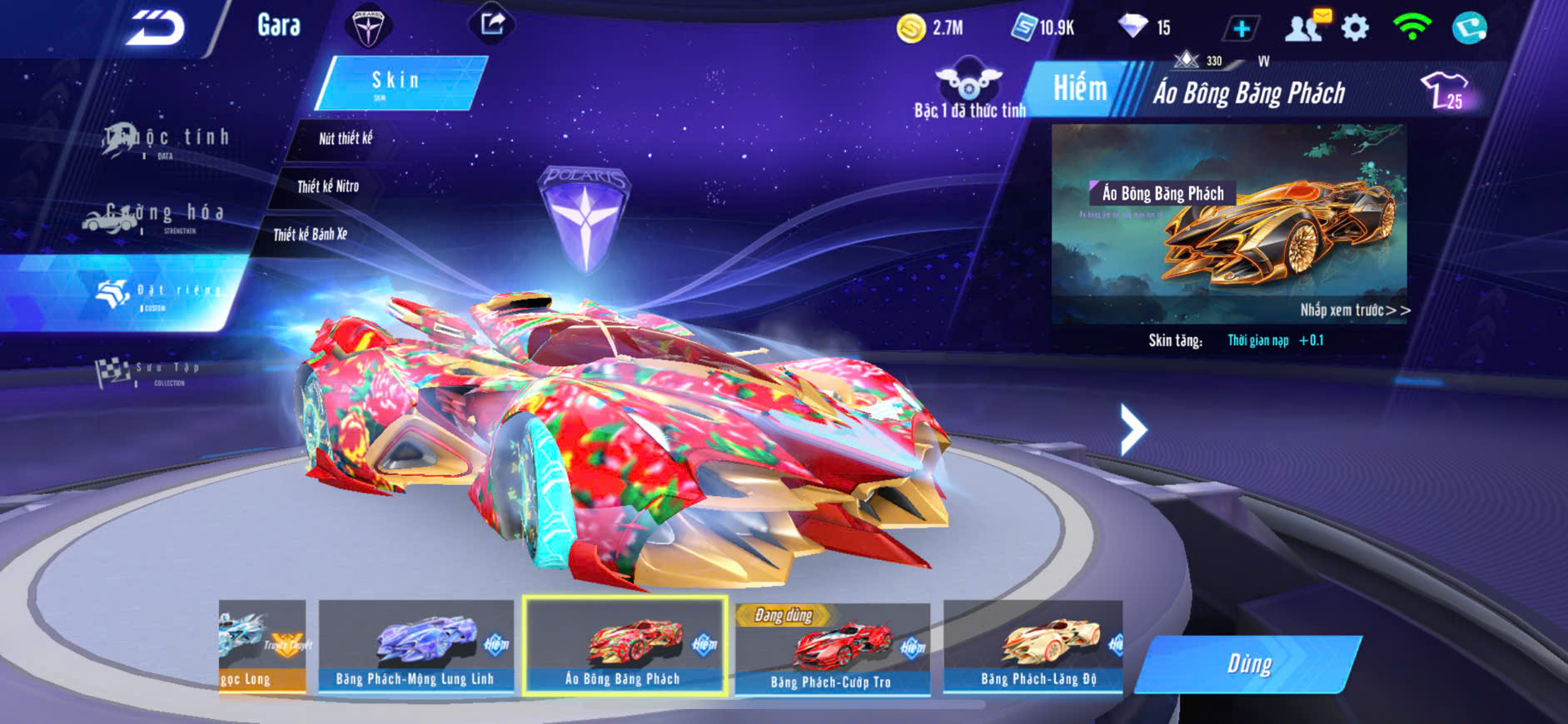Open the Sưu Tập collection menu
The width and height of the screenshot is (1568, 724).
point(150,372)
